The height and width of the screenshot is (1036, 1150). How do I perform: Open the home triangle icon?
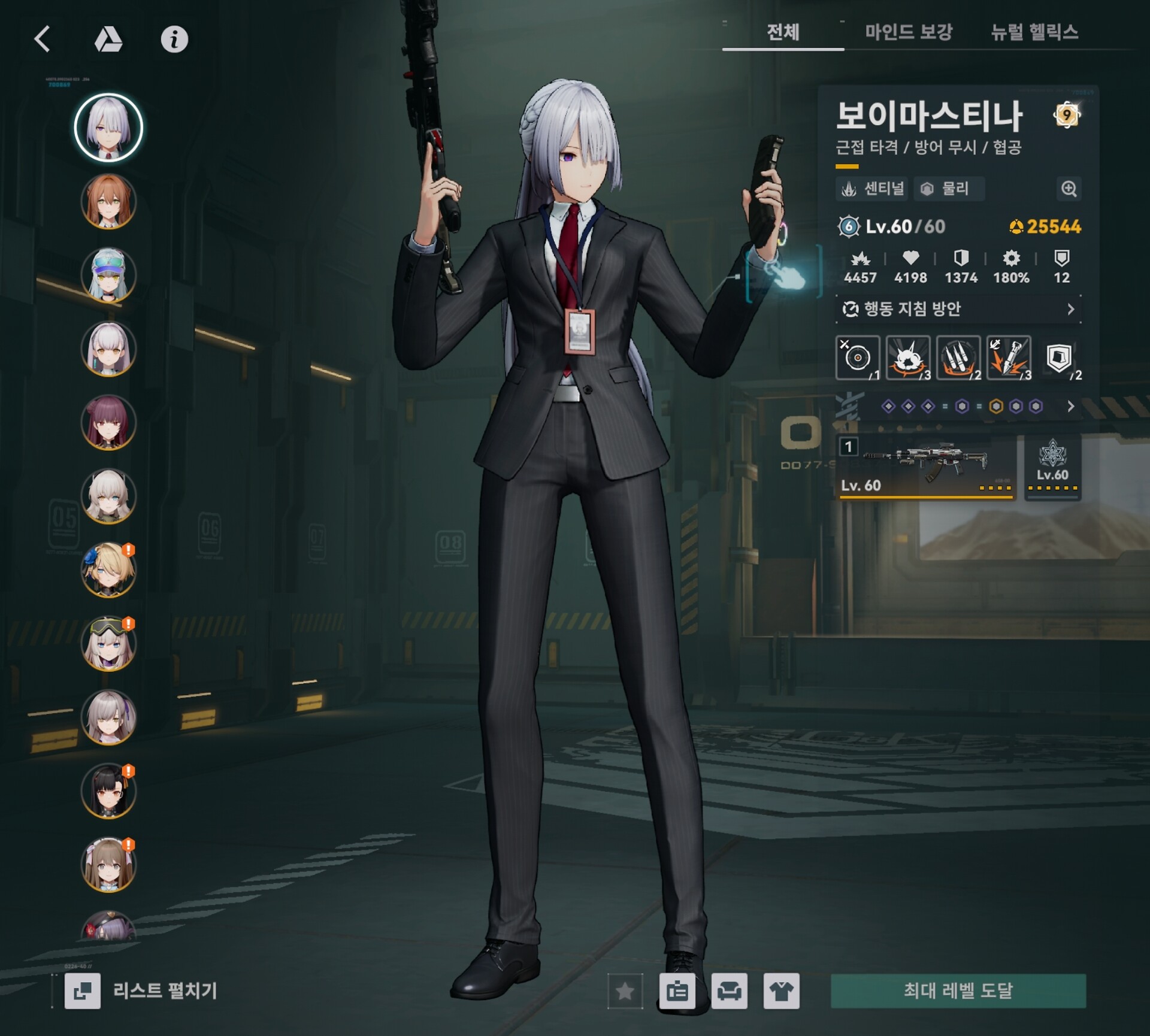click(108, 40)
